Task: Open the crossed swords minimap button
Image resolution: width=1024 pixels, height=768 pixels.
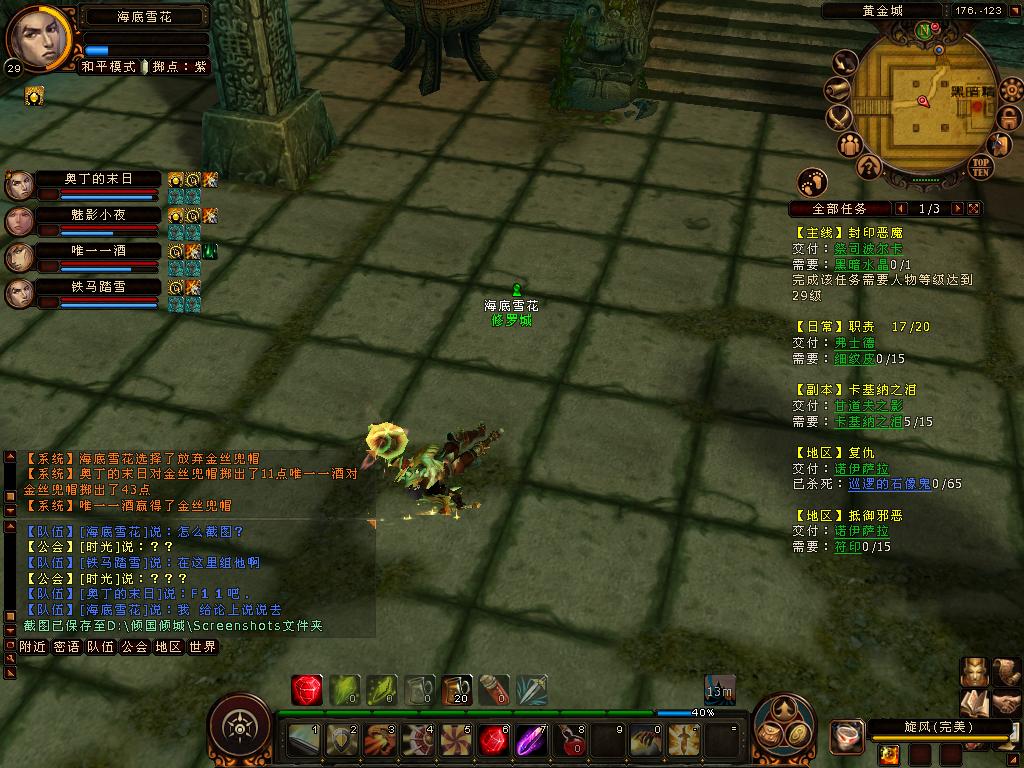Action: tap(838, 118)
